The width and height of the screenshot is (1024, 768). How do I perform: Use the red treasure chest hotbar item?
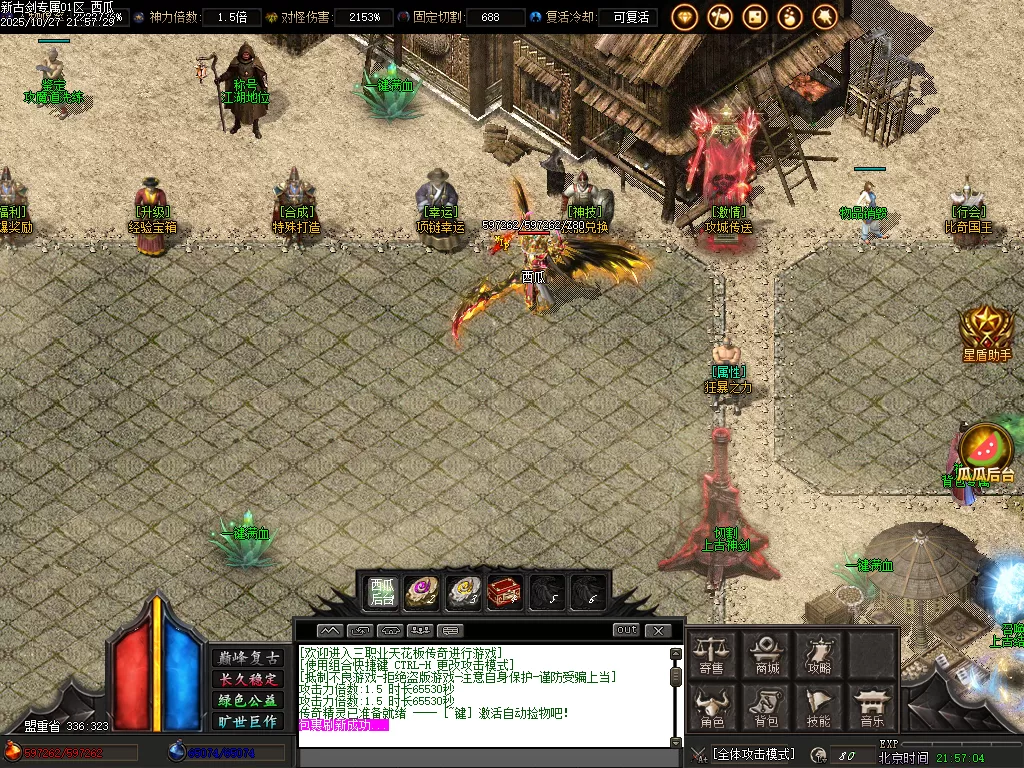pyautogui.click(x=504, y=593)
